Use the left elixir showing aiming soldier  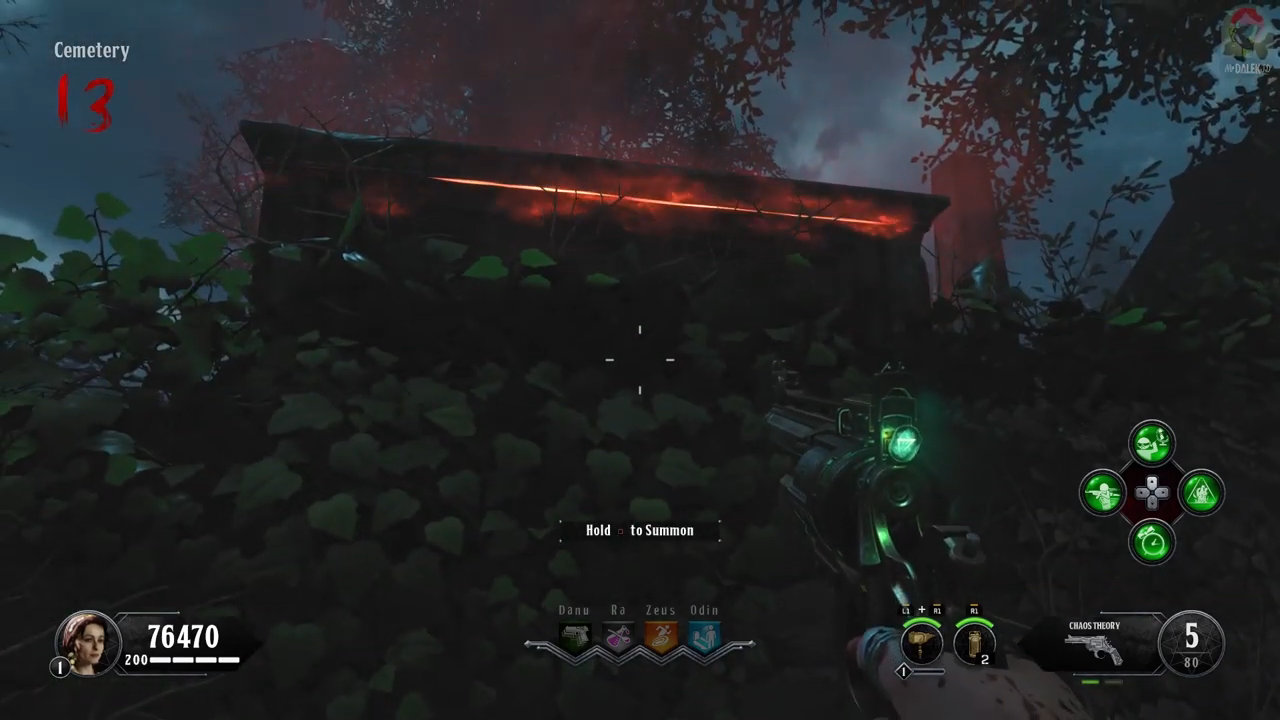tap(1103, 492)
